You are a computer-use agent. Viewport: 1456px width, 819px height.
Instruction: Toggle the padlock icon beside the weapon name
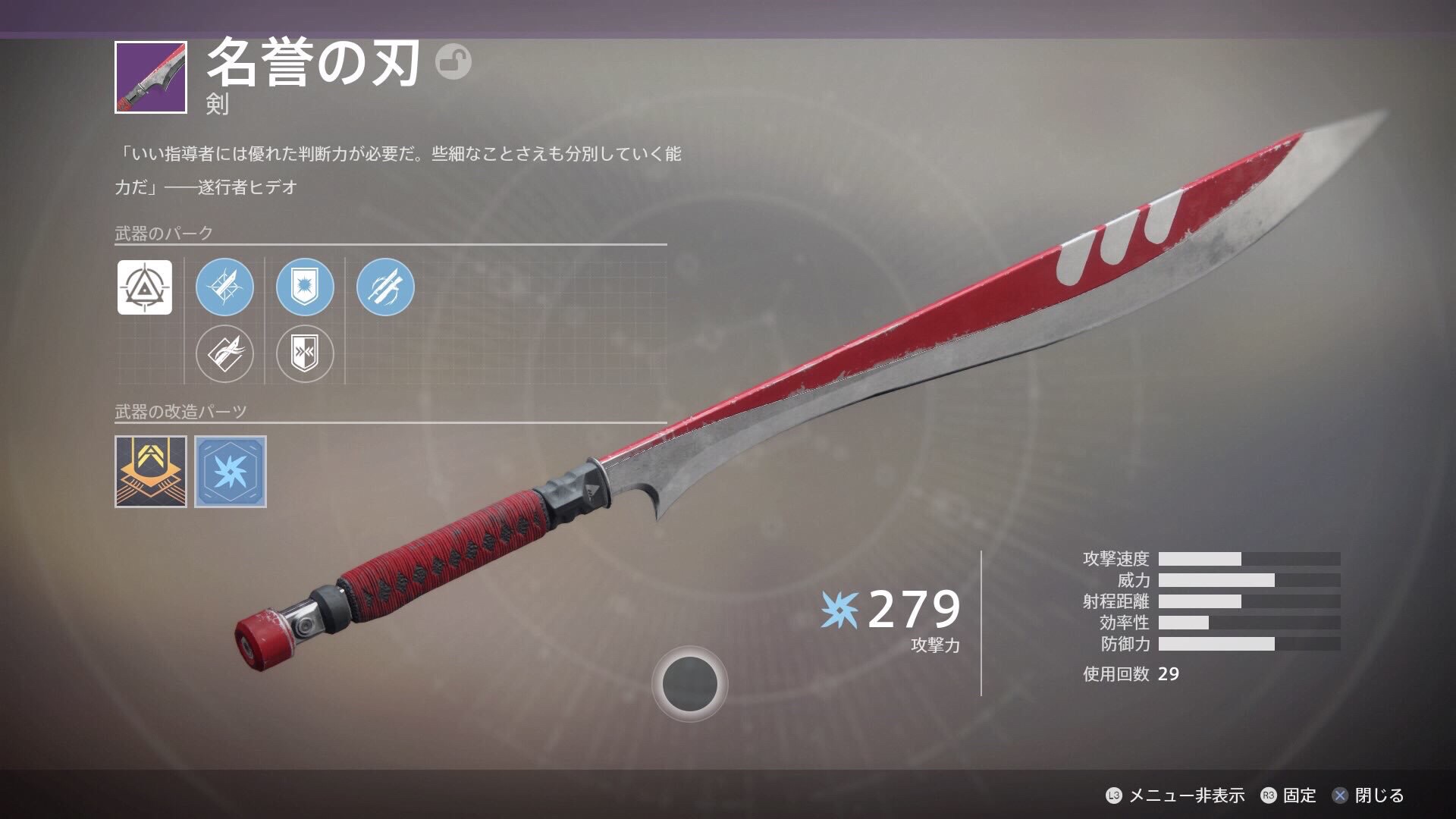click(x=453, y=62)
